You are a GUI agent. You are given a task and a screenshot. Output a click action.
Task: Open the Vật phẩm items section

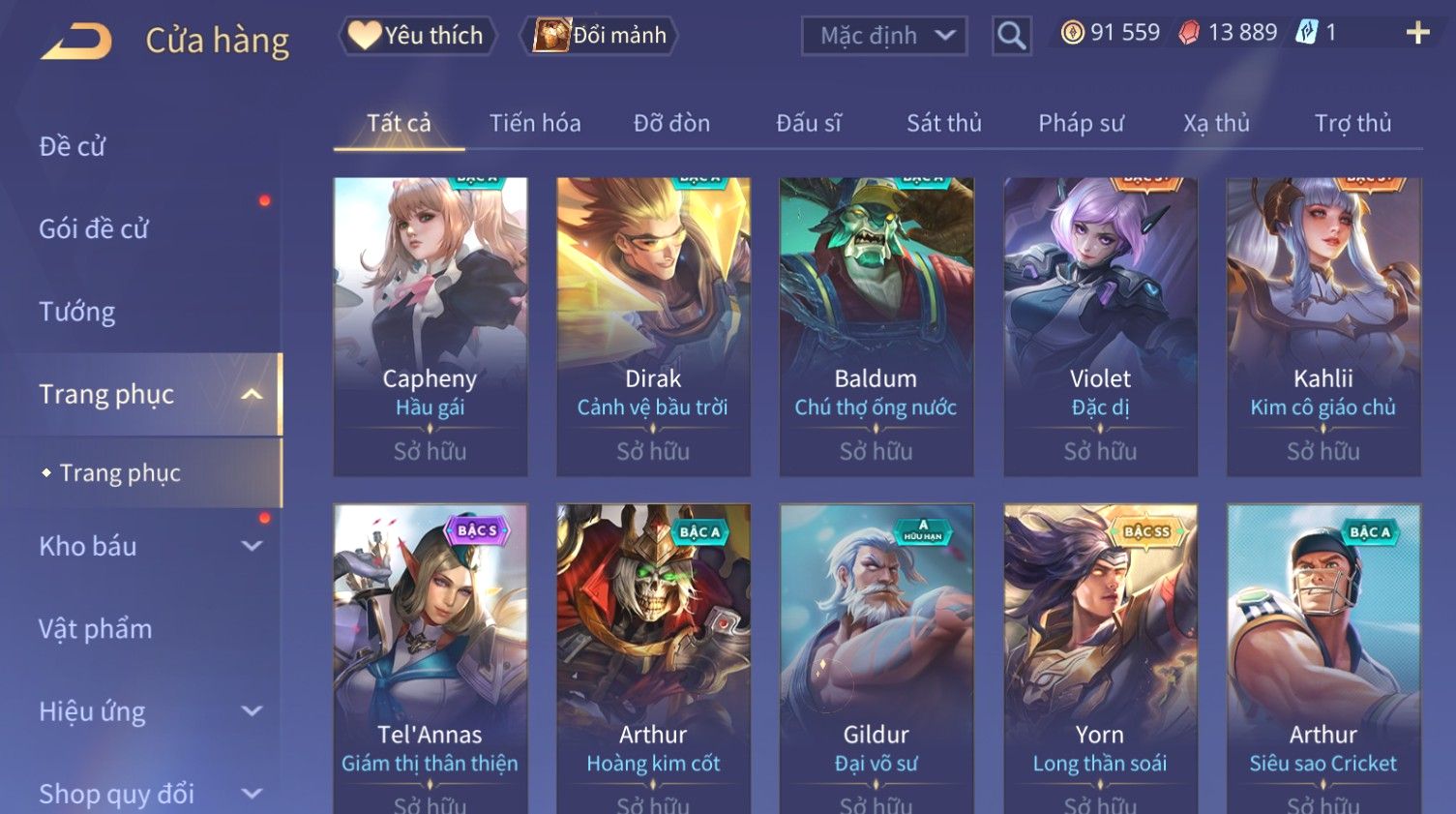[x=96, y=629]
